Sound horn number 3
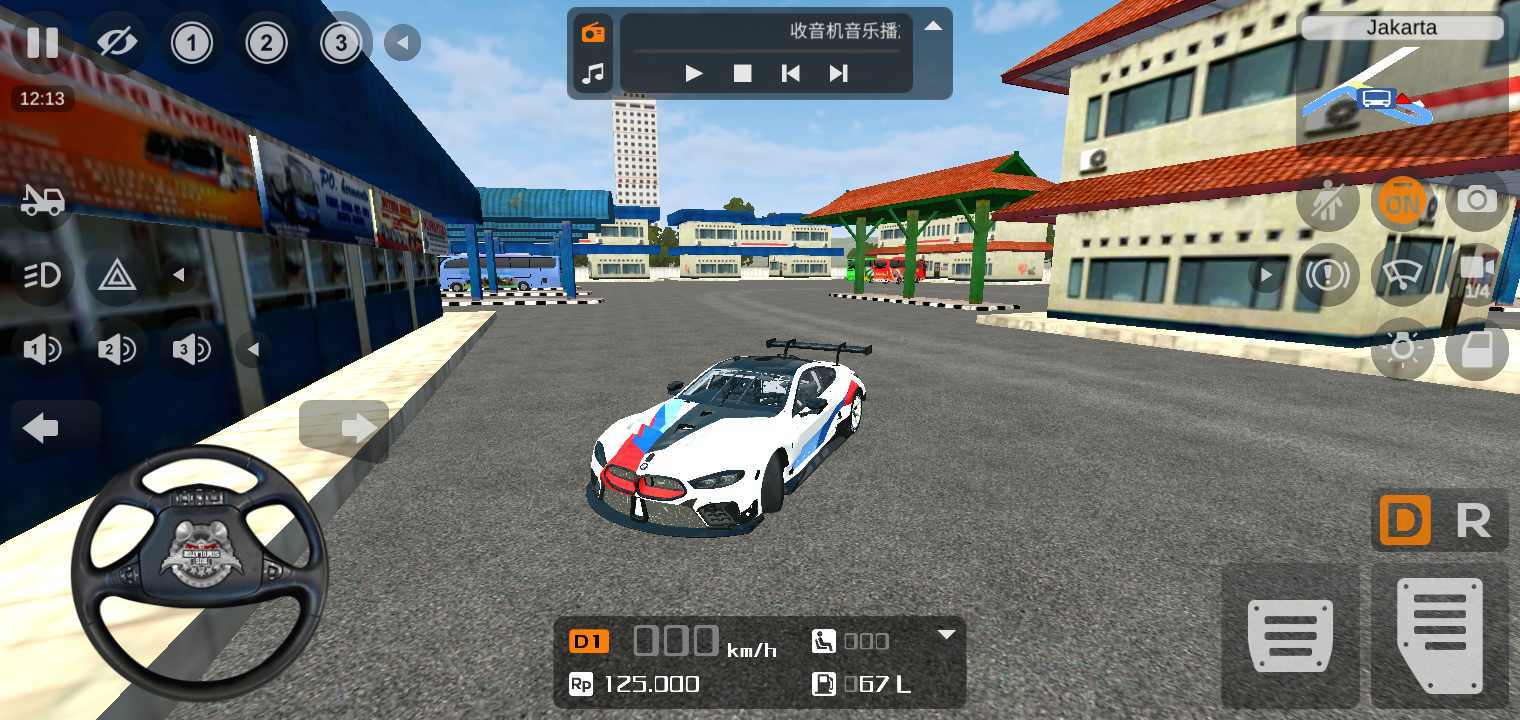 coord(191,349)
